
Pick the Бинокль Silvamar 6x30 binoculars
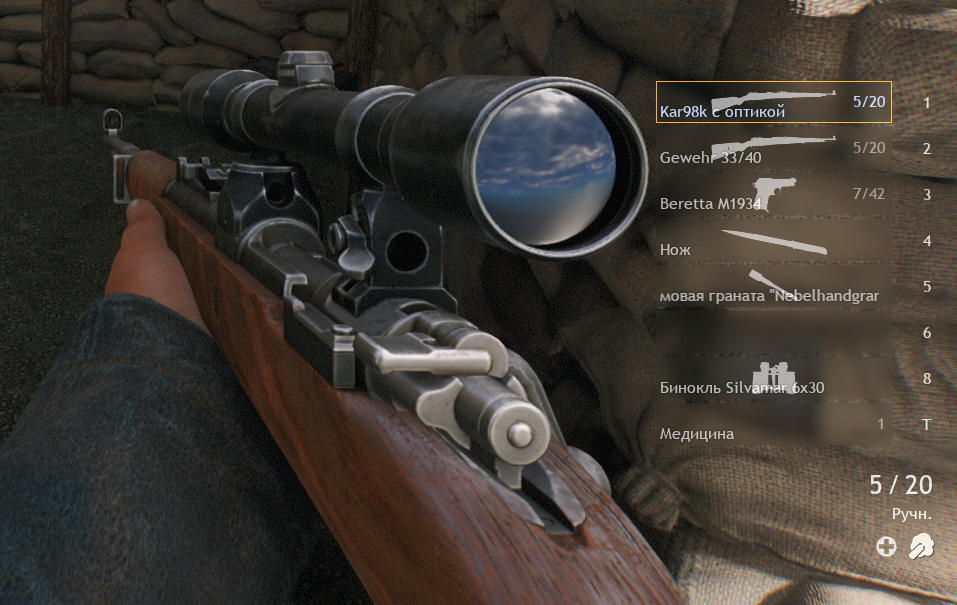point(773,378)
